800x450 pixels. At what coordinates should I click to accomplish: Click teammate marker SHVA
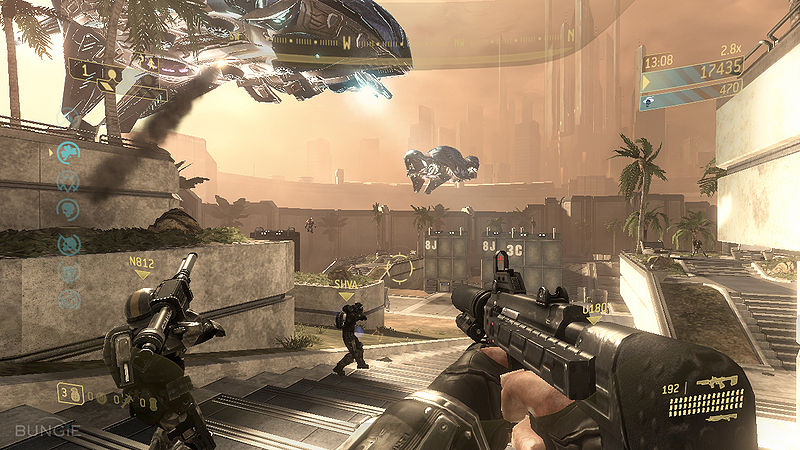point(347,283)
